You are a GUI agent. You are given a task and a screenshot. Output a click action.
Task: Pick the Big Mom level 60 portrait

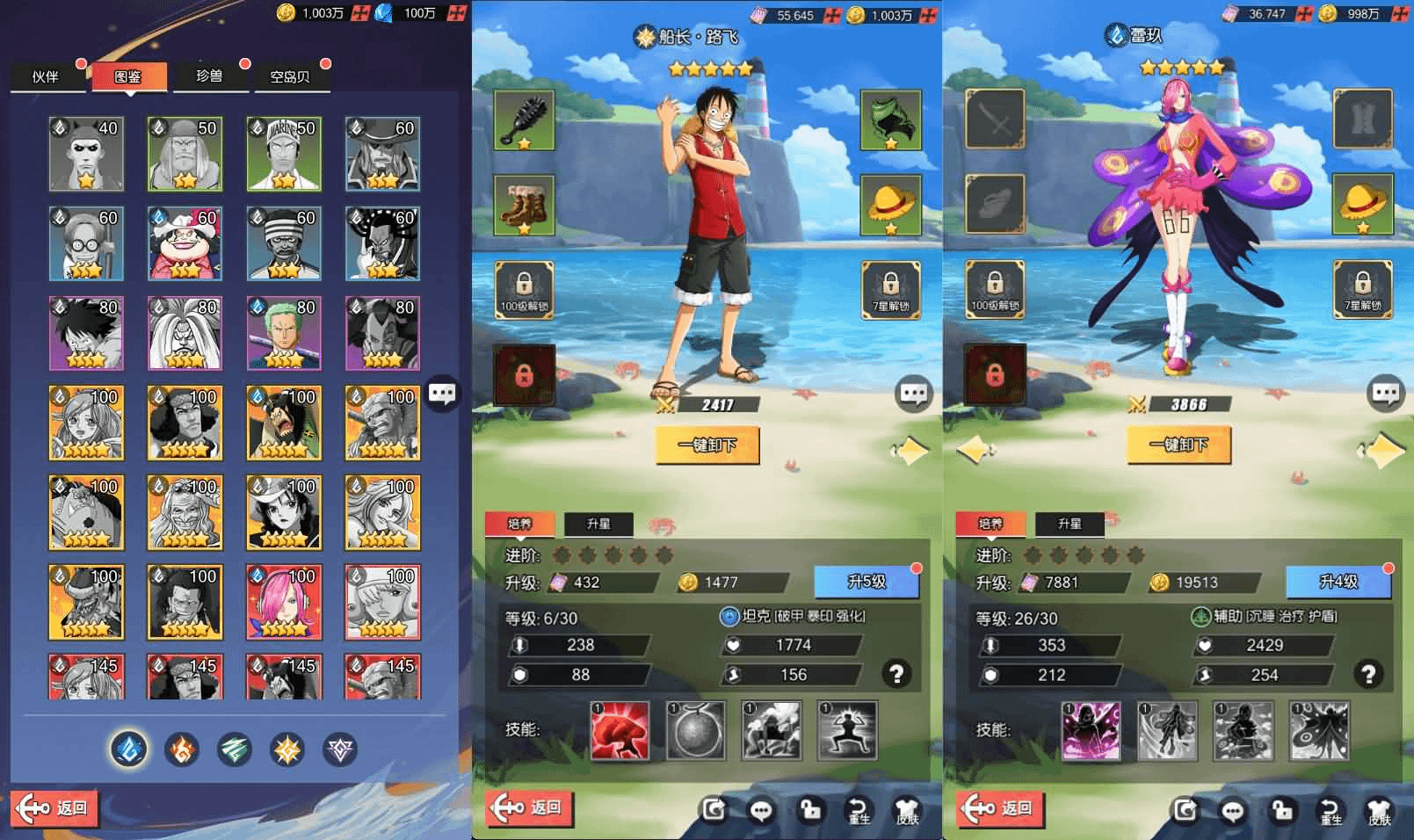185,243
